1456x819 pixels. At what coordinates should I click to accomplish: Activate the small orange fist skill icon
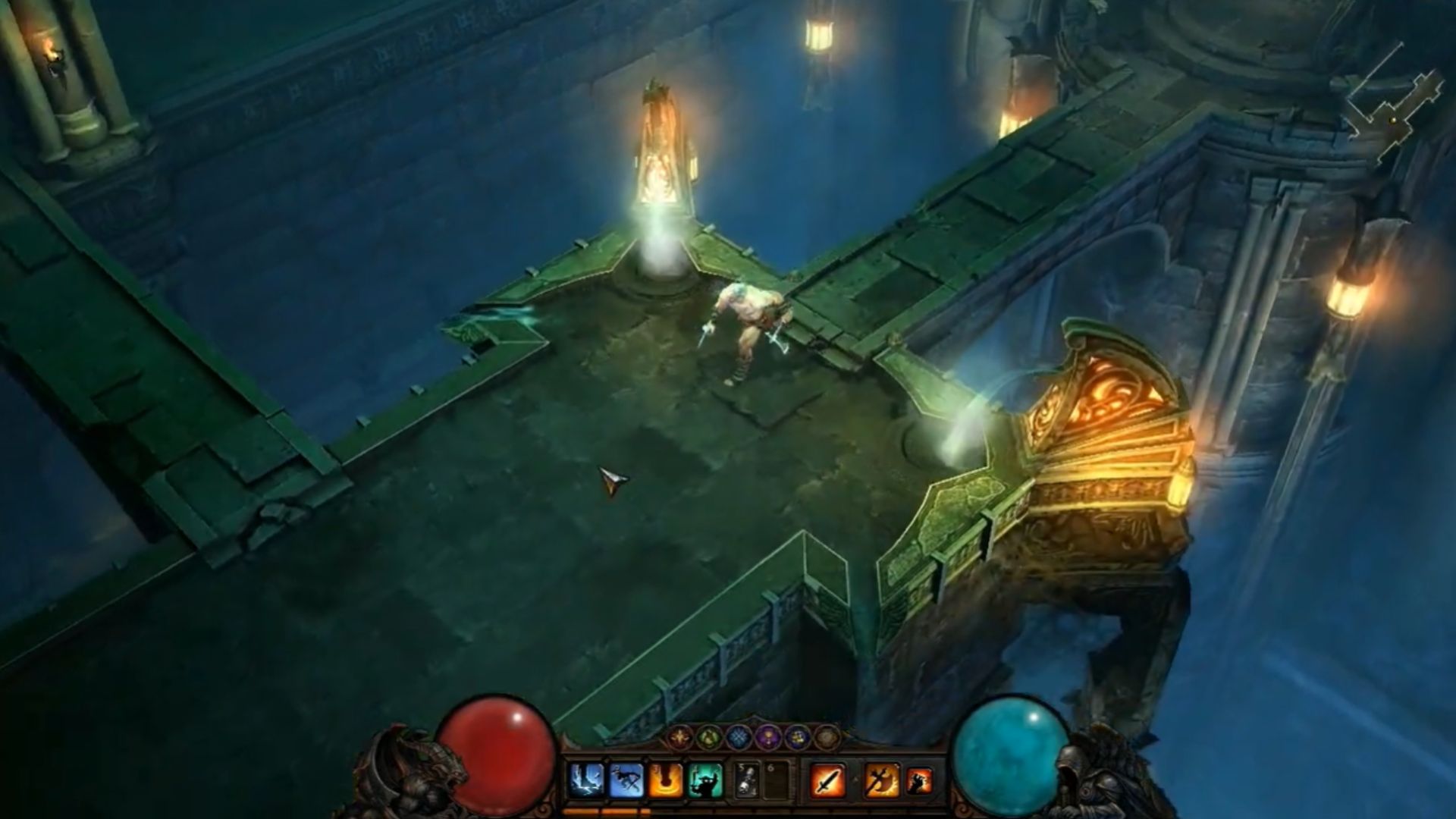pyautogui.click(x=921, y=780)
